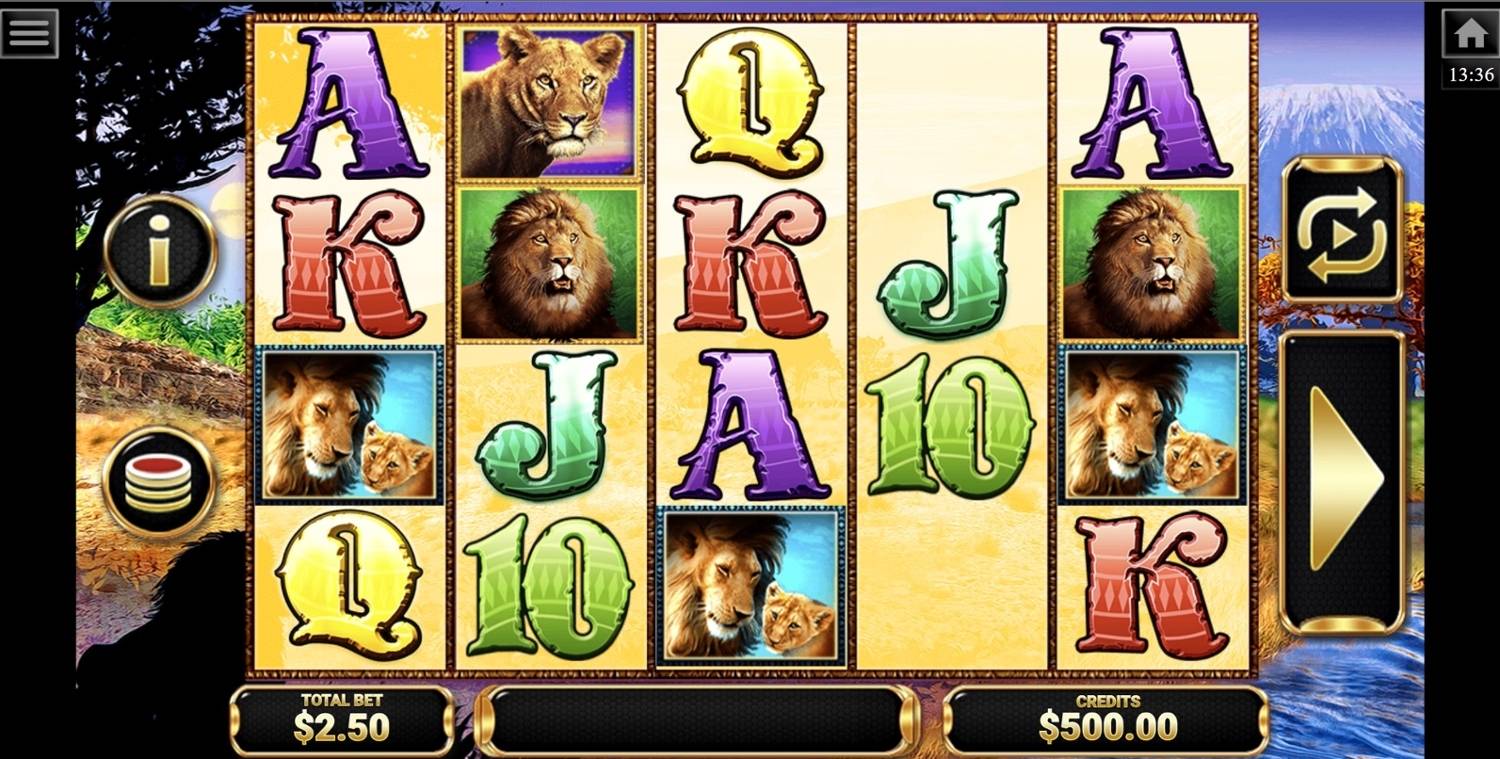The image size is (1500, 759).
Task: Open the hamburger menu
Action: 29,33
